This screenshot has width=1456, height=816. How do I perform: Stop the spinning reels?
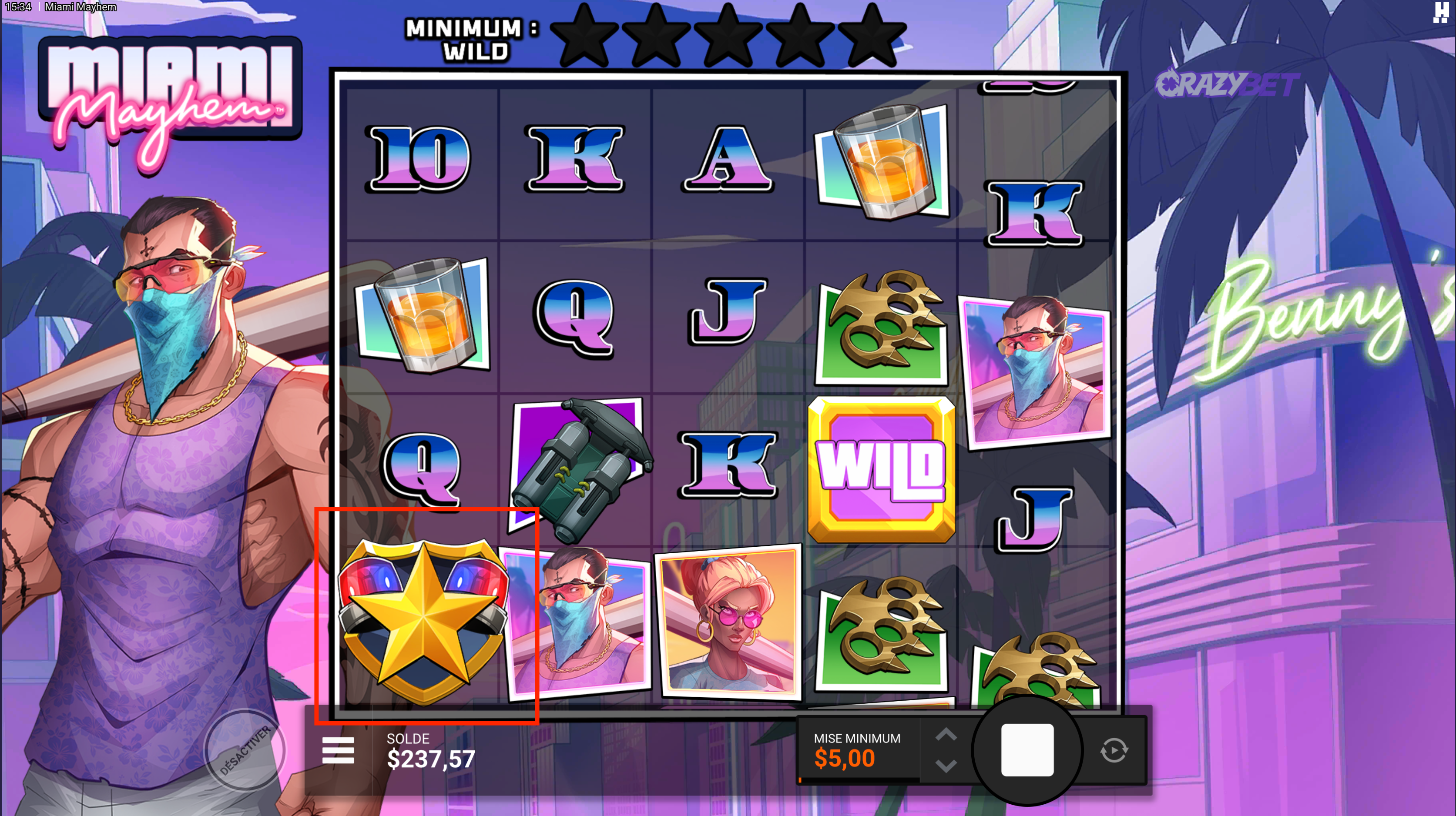click(1027, 750)
